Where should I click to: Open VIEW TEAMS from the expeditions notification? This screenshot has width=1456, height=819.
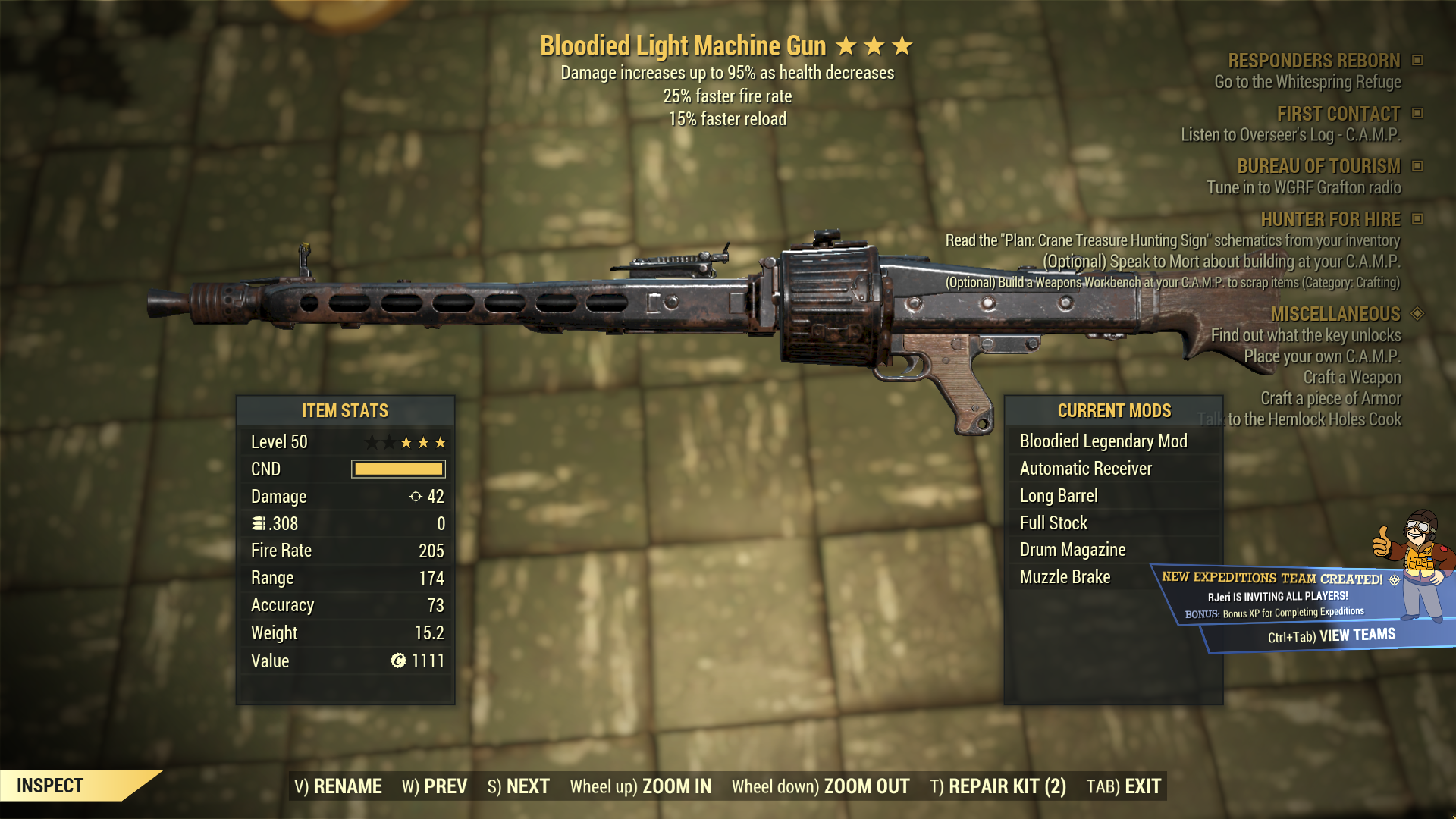(1332, 635)
